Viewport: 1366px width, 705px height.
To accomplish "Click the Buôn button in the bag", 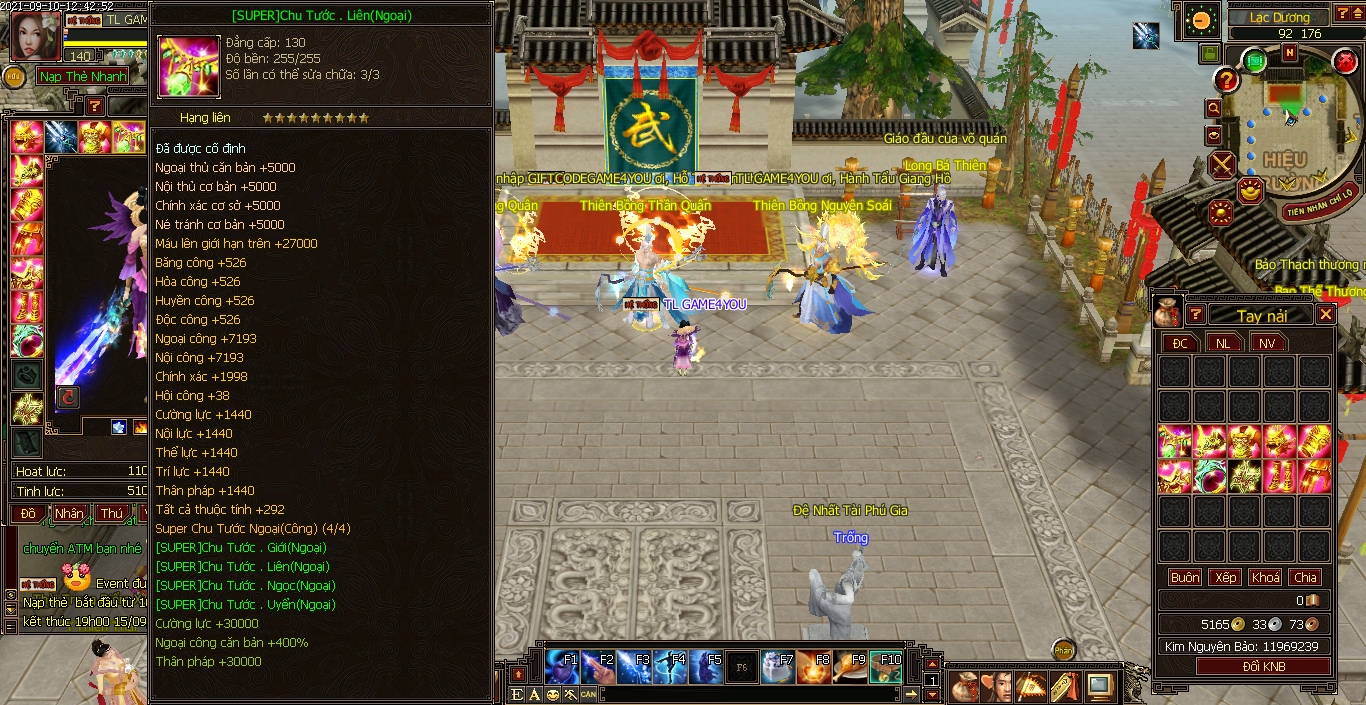I will pos(1185,577).
